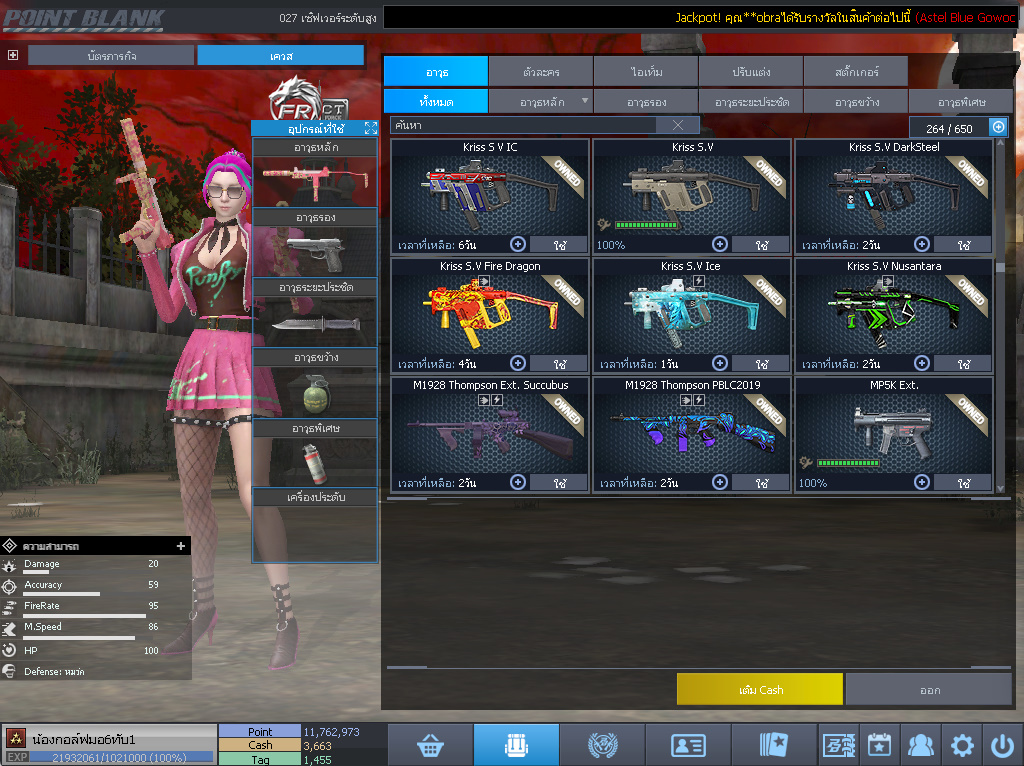This screenshot has height=766, width=1024.
Task: Filter by อาวุธรอง secondary weapons
Action: click(x=646, y=101)
